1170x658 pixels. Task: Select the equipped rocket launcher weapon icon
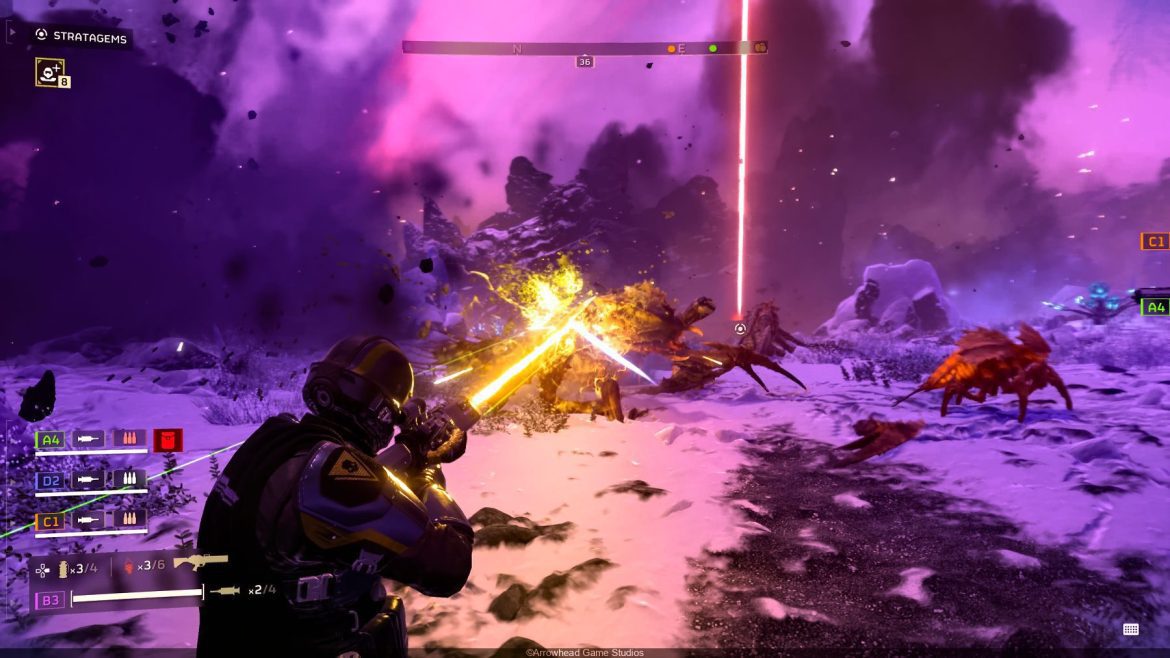click(x=200, y=562)
